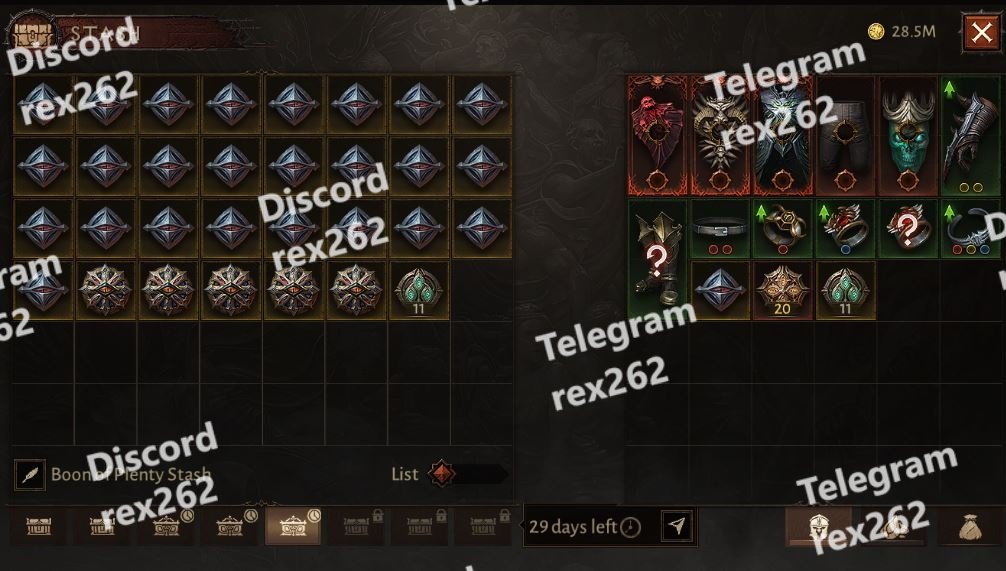Select the green gem stack of 11 in inventory
This screenshot has width=1006, height=571.
click(845, 290)
